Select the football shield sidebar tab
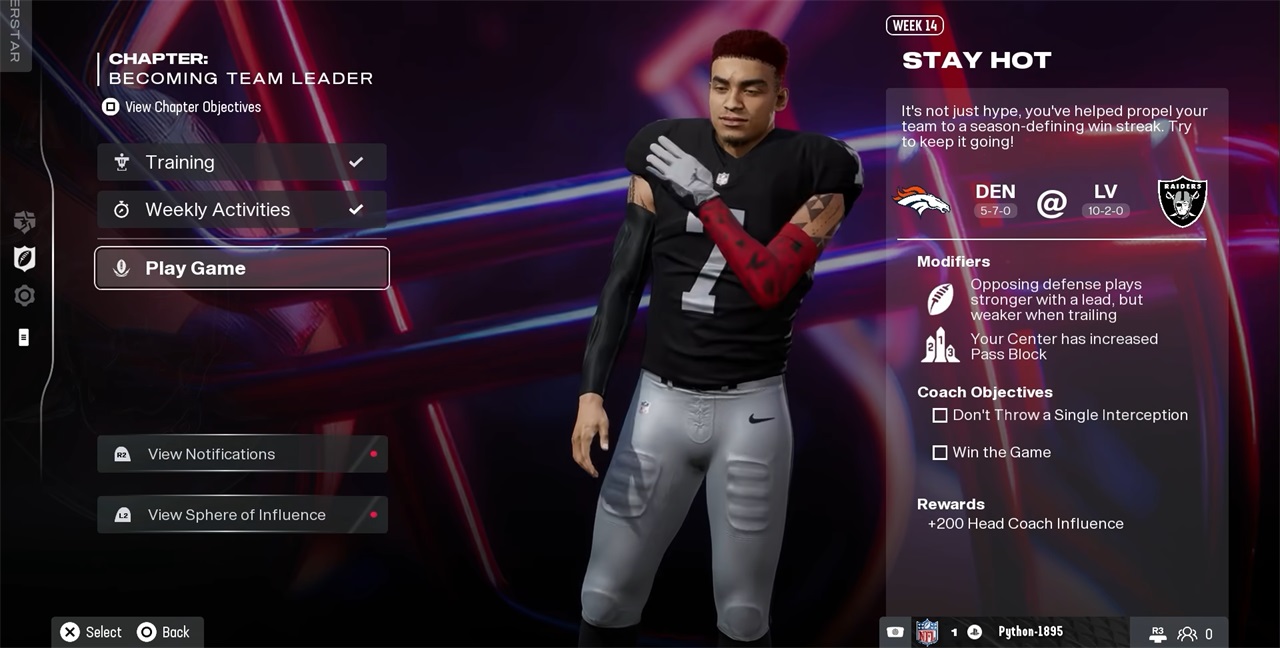 [x=24, y=258]
